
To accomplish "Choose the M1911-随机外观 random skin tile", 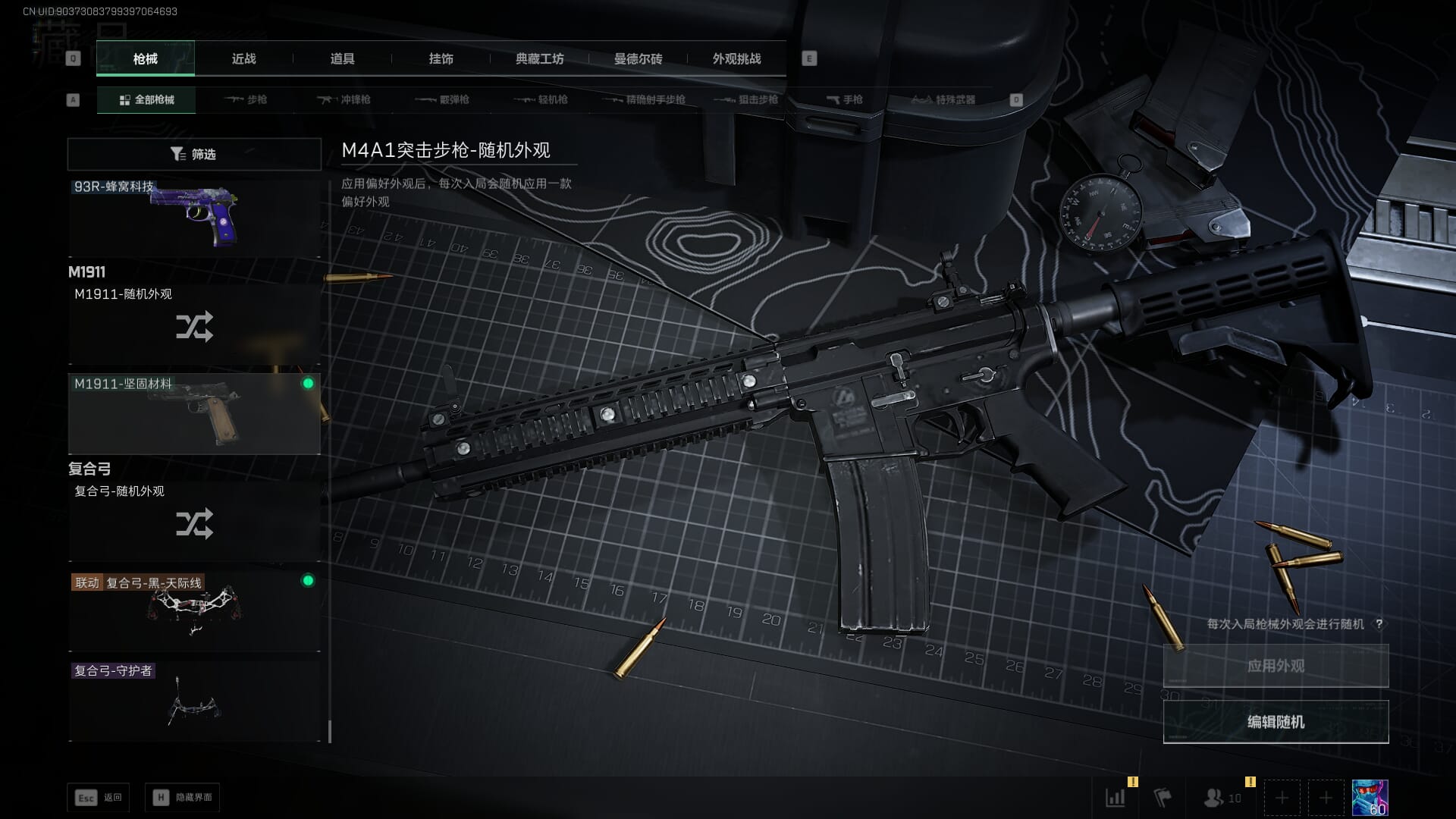I will (194, 325).
